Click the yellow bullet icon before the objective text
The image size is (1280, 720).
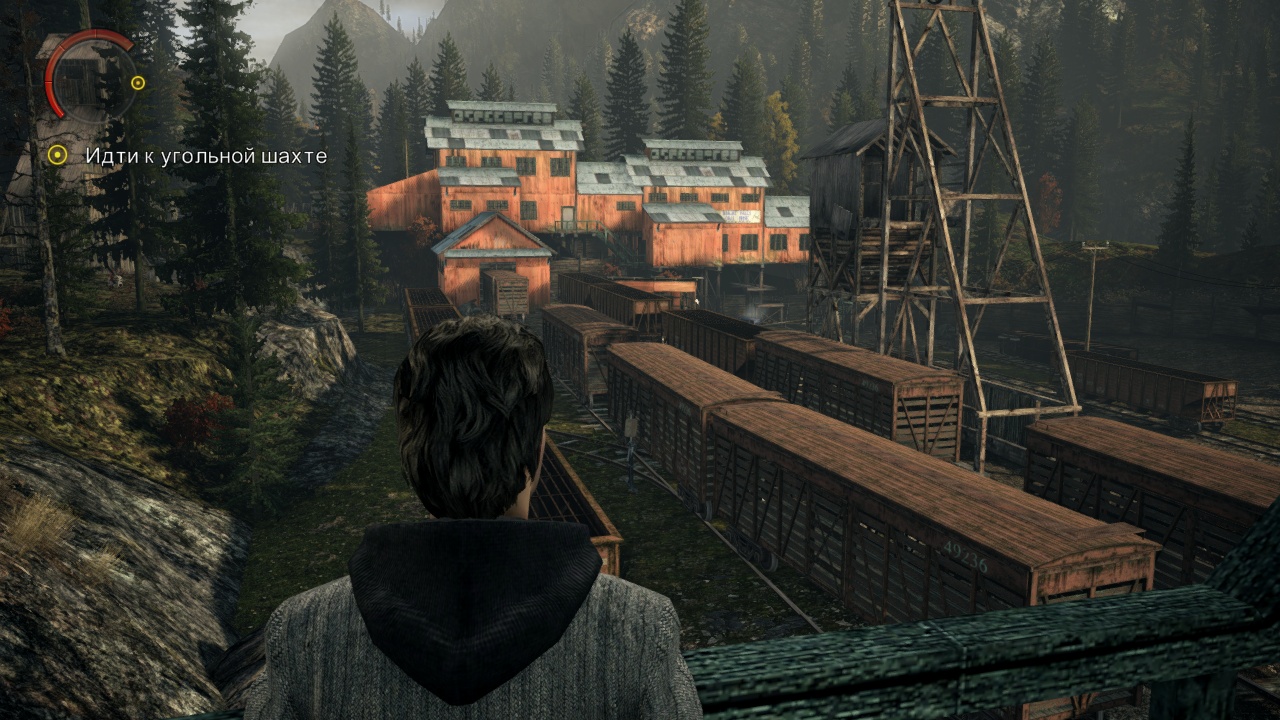(x=58, y=155)
